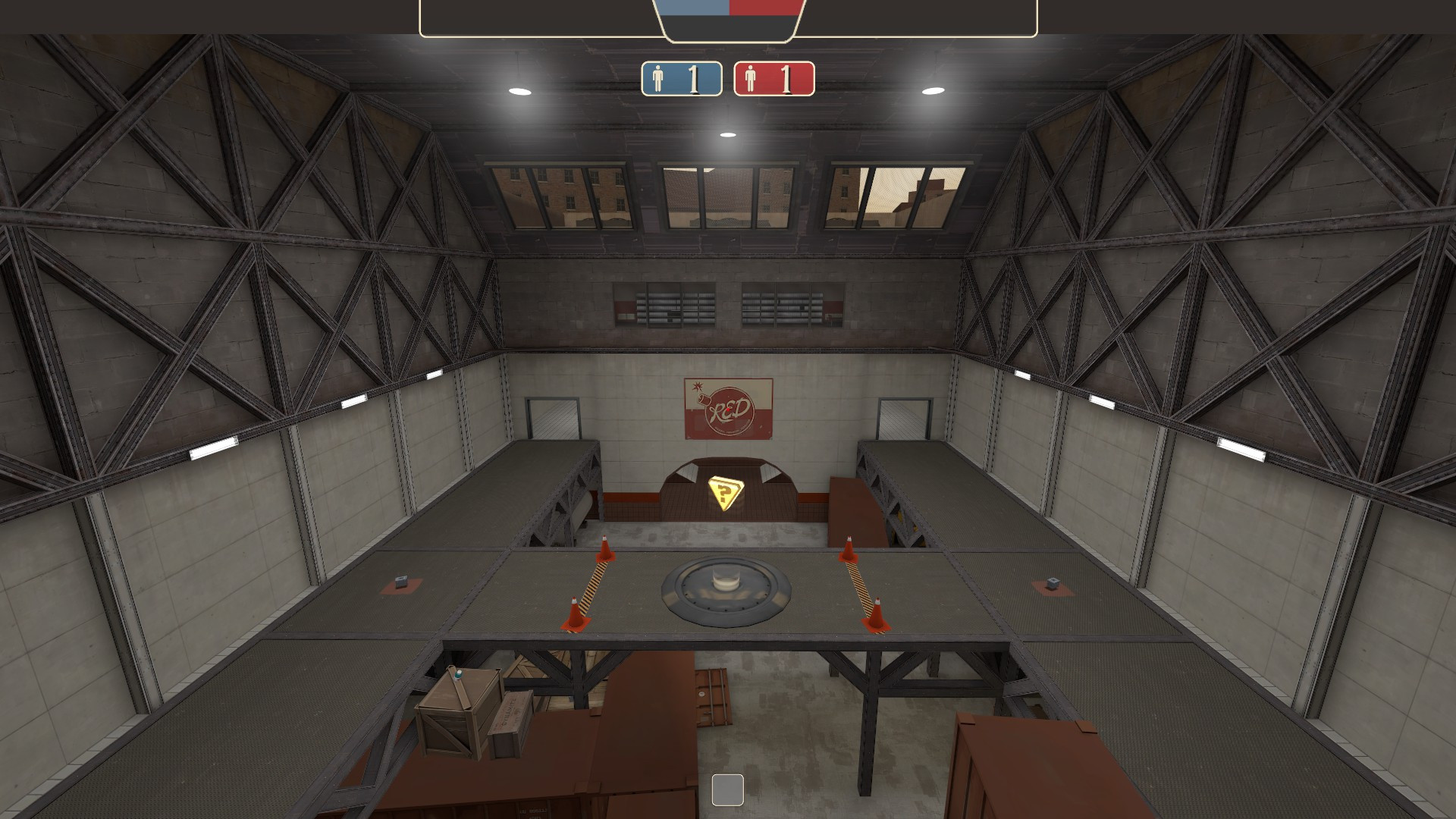Click the red person silhouette on the scoreboard

click(752, 77)
